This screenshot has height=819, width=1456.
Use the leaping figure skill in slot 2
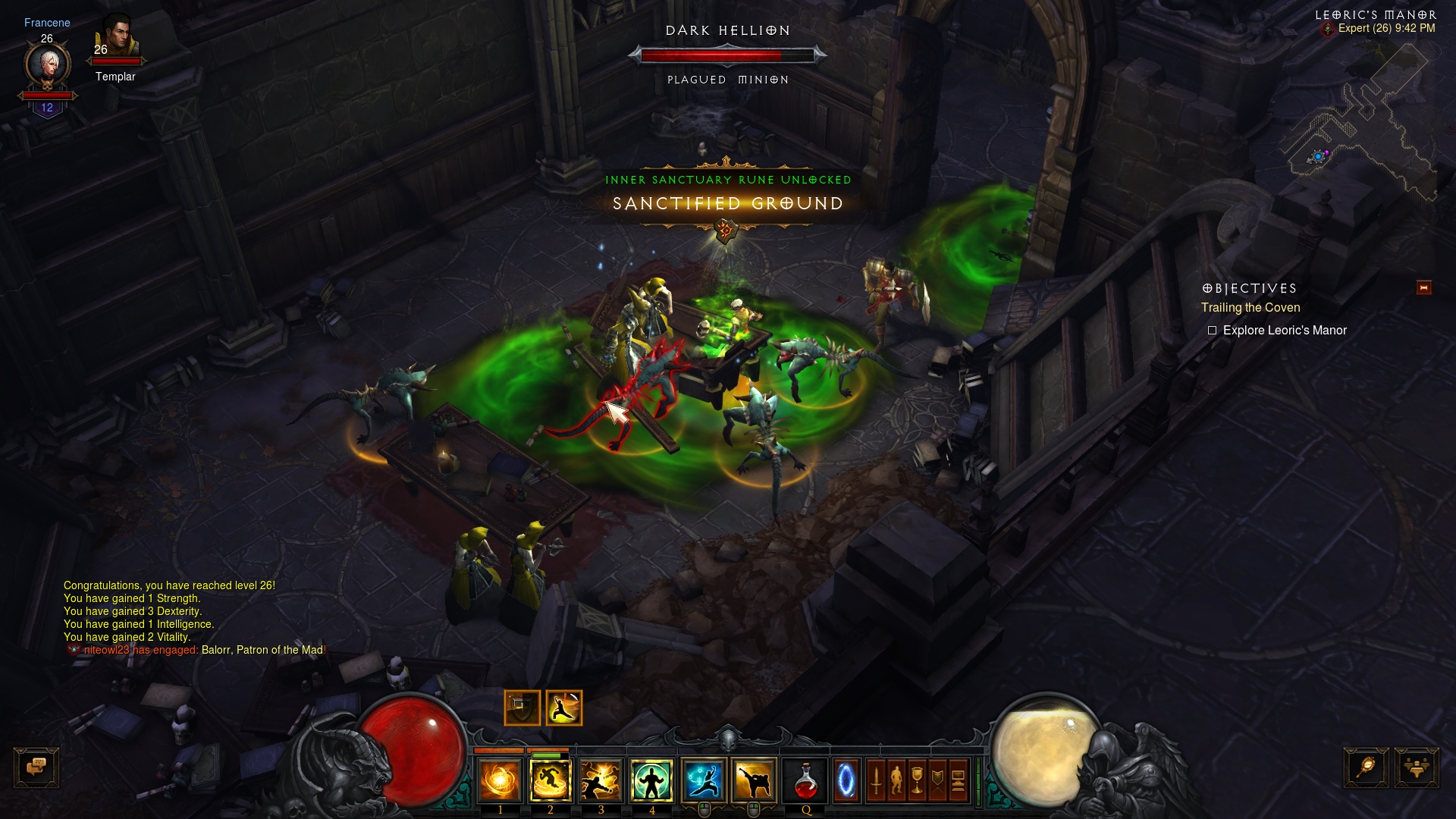tap(551, 781)
